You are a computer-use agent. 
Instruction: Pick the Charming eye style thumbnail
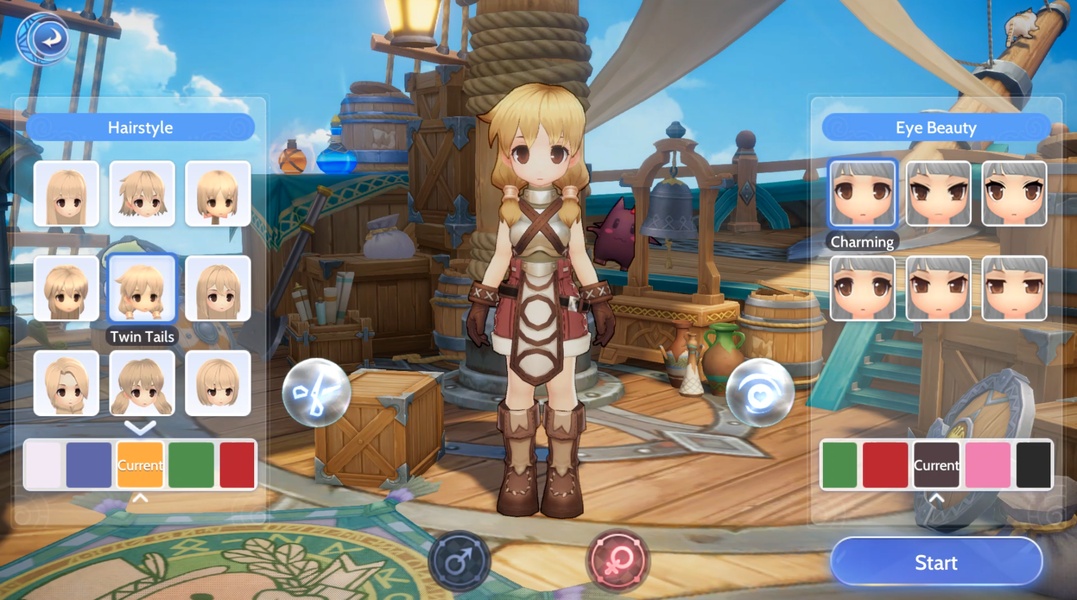tap(862, 194)
